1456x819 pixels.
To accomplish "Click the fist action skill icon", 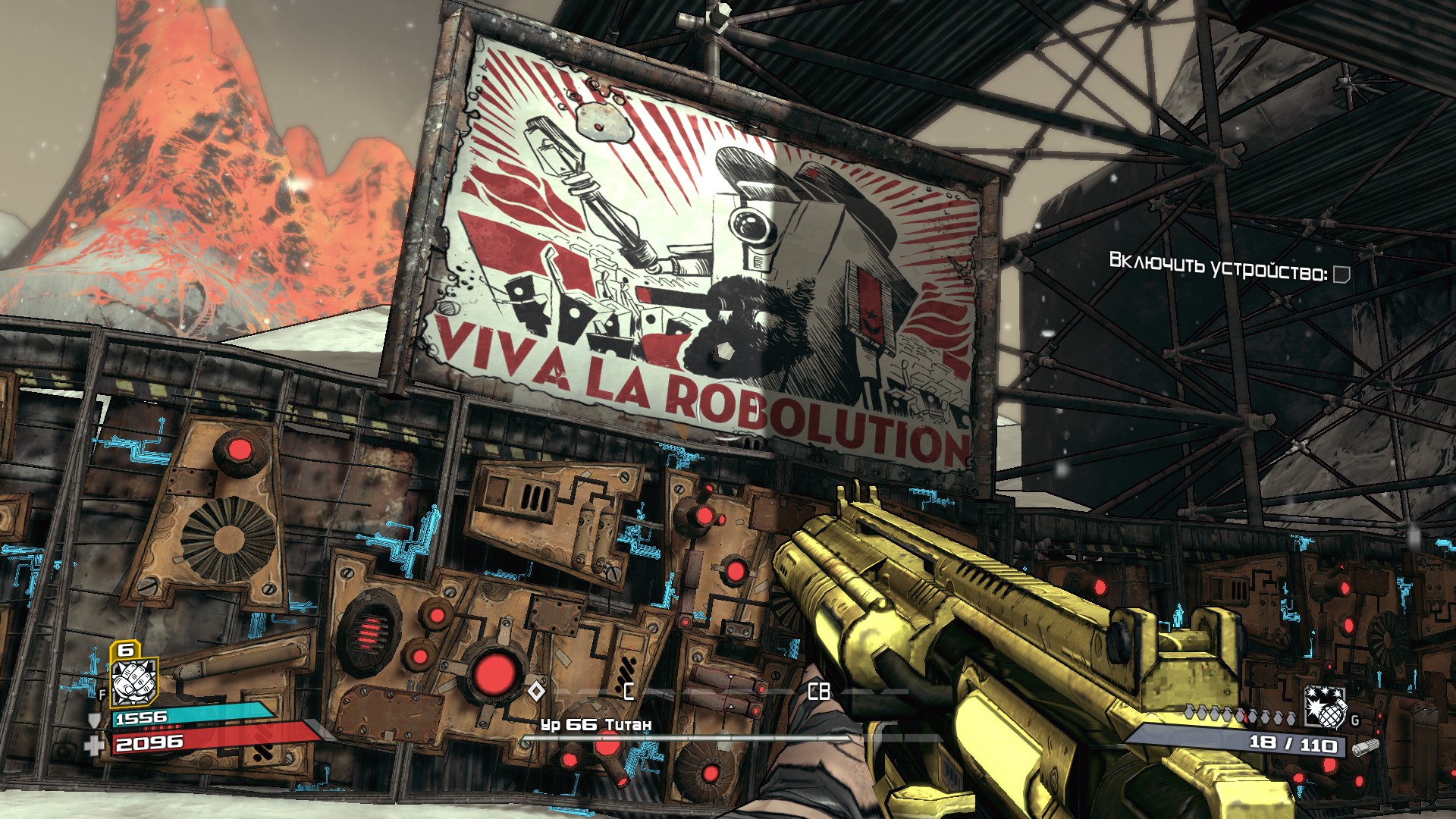I will point(133,682).
